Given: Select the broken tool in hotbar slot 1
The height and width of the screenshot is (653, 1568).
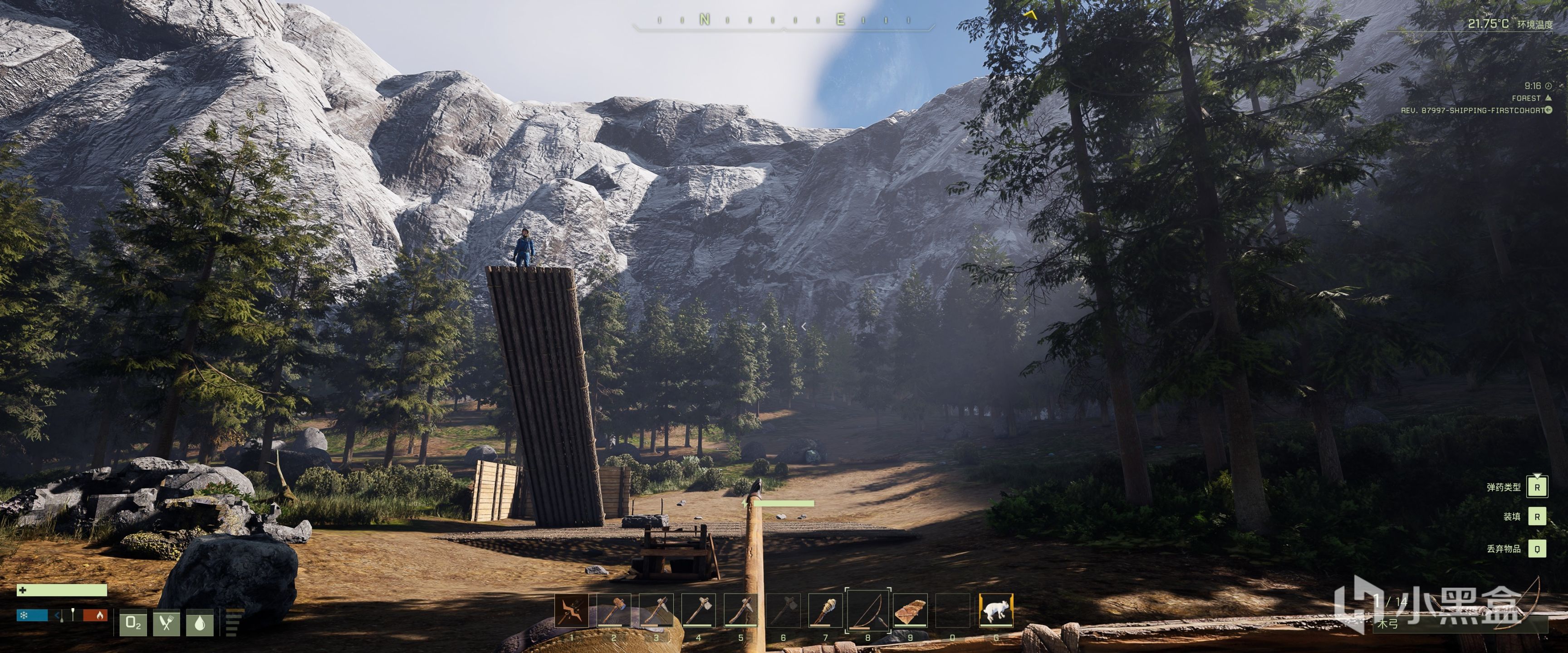Looking at the screenshot, I should click(571, 611).
